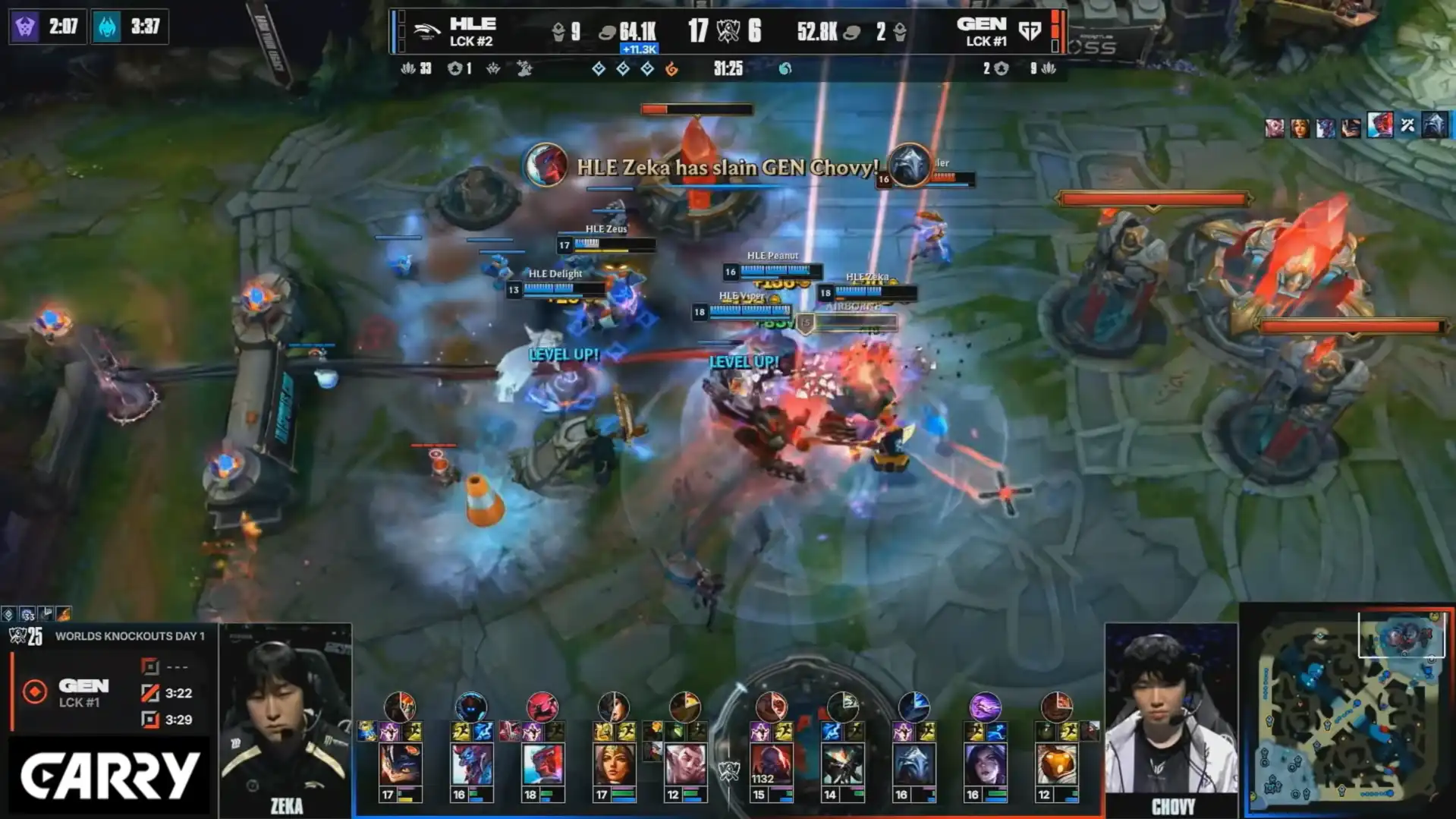Click the HLE team logo on the scoreboard
Screen dimensions: 1456x819
point(426,31)
